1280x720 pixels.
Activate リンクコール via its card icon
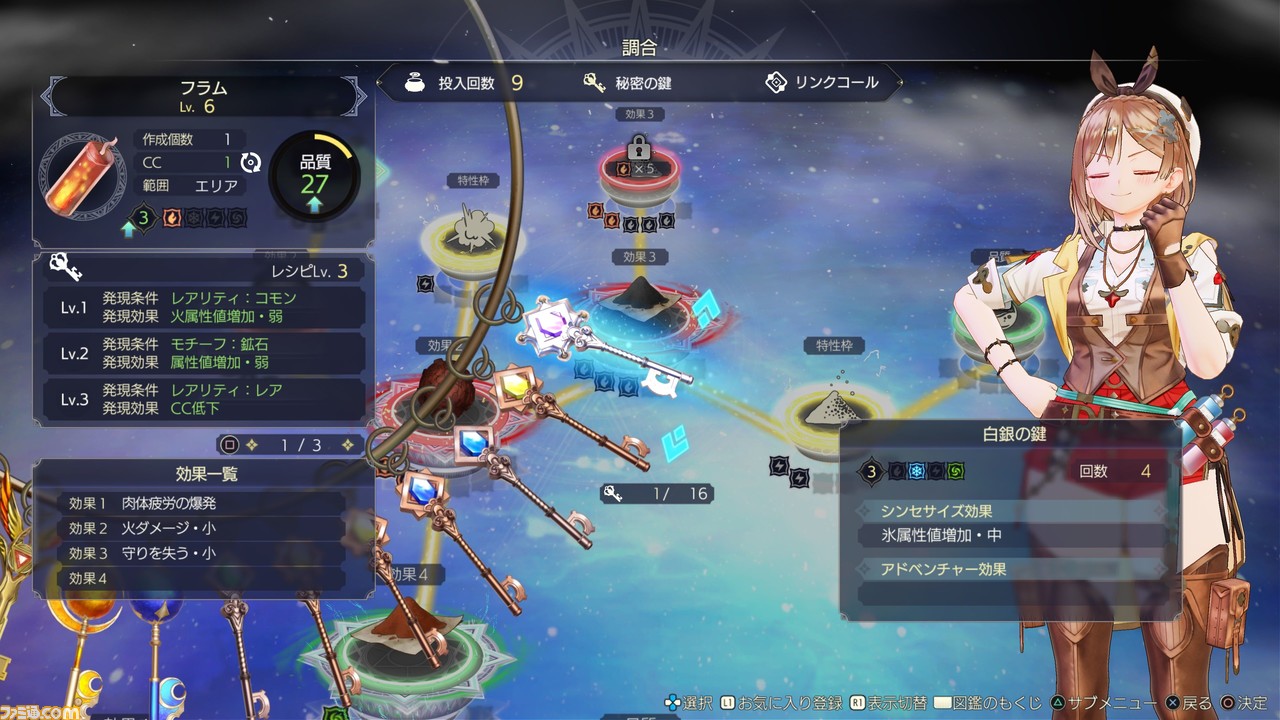tap(777, 83)
